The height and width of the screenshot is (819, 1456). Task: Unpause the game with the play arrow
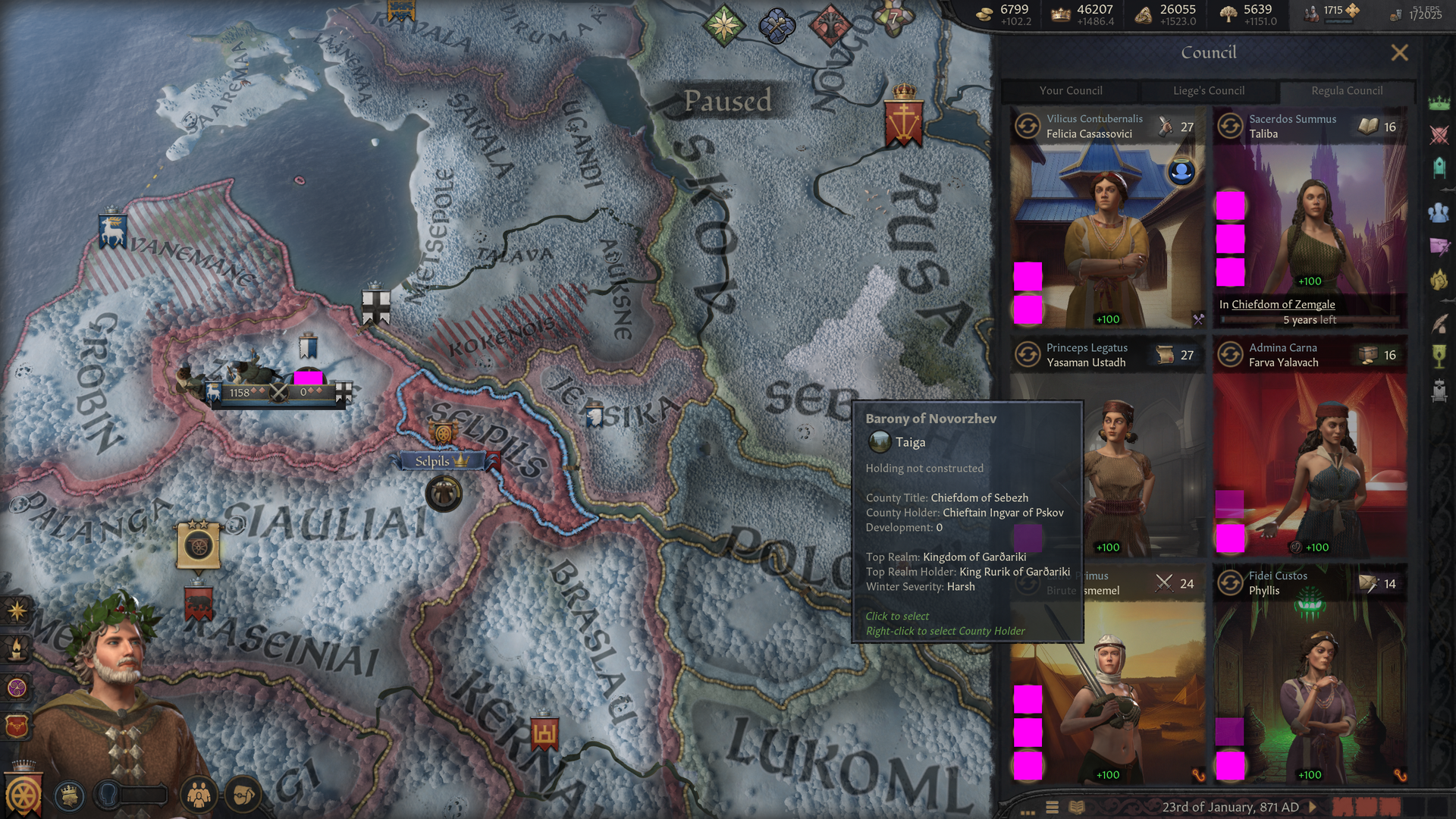click(1313, 807)
